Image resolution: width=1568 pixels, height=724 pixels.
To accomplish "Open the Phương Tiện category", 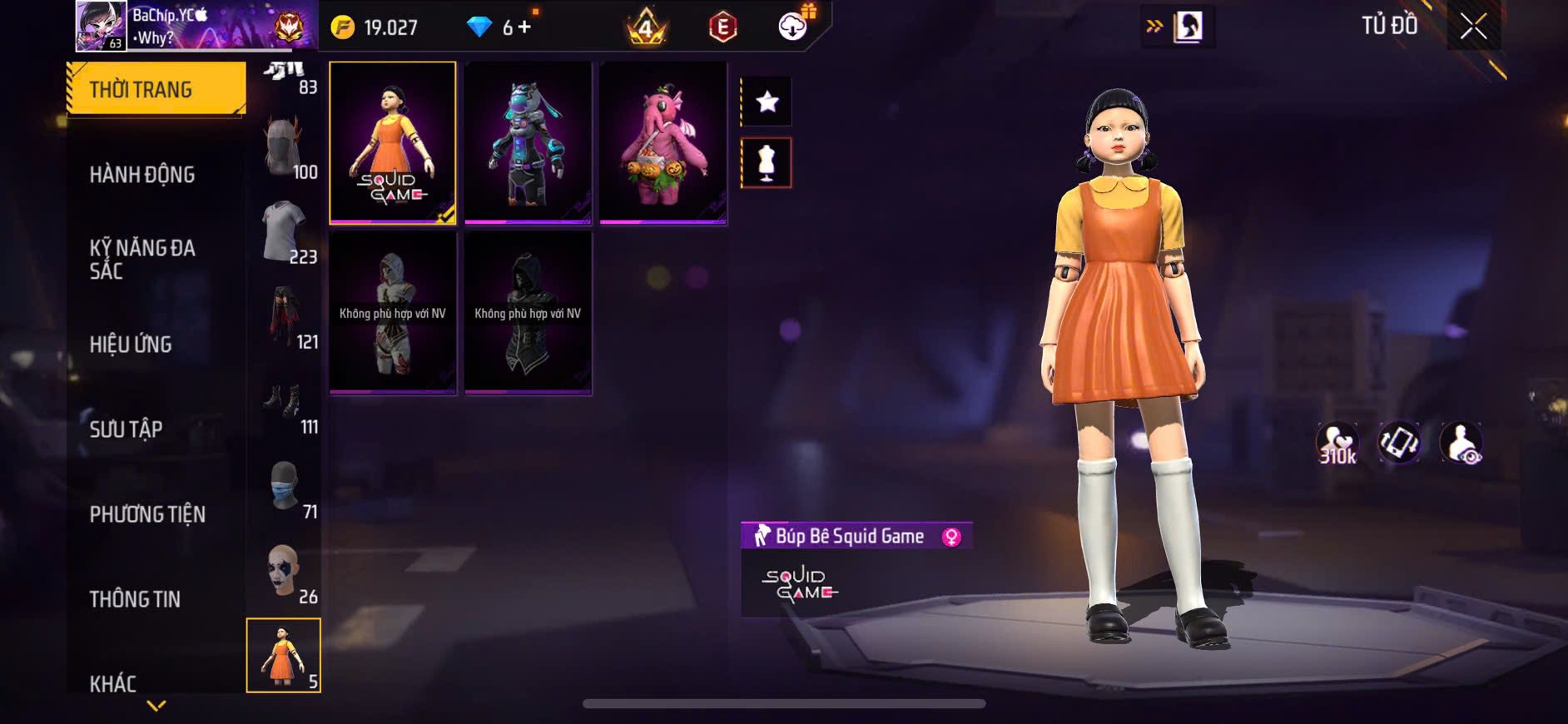I will [x=147, y=514].
